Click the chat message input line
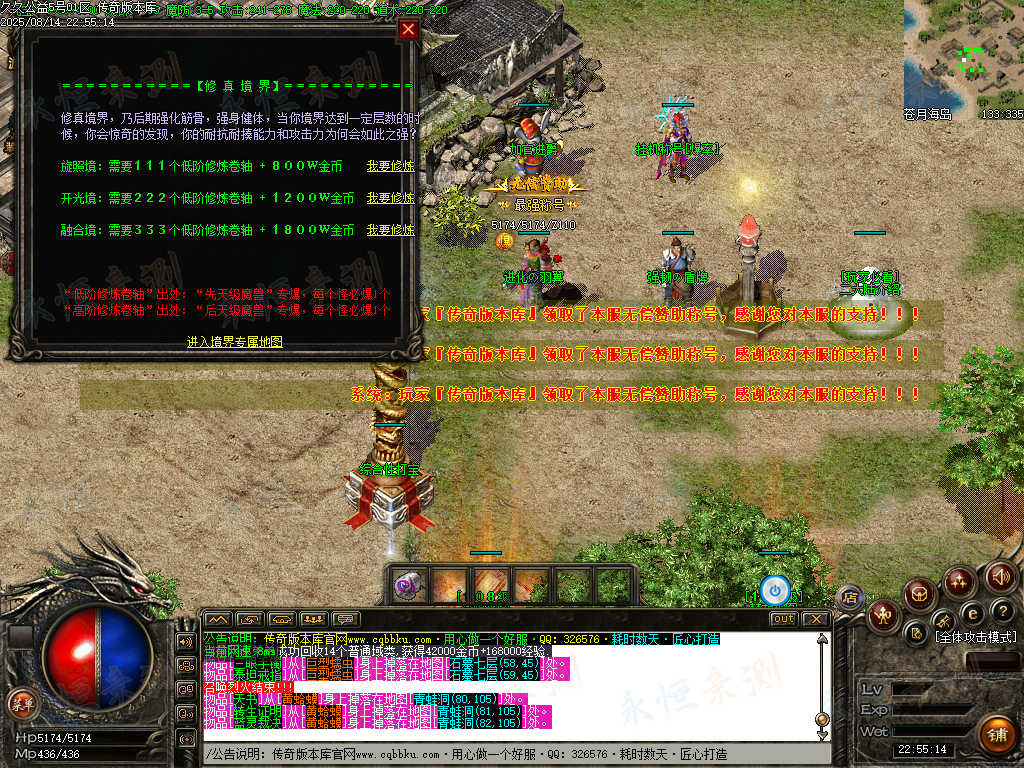1024x768 pixels. point(510,753)
